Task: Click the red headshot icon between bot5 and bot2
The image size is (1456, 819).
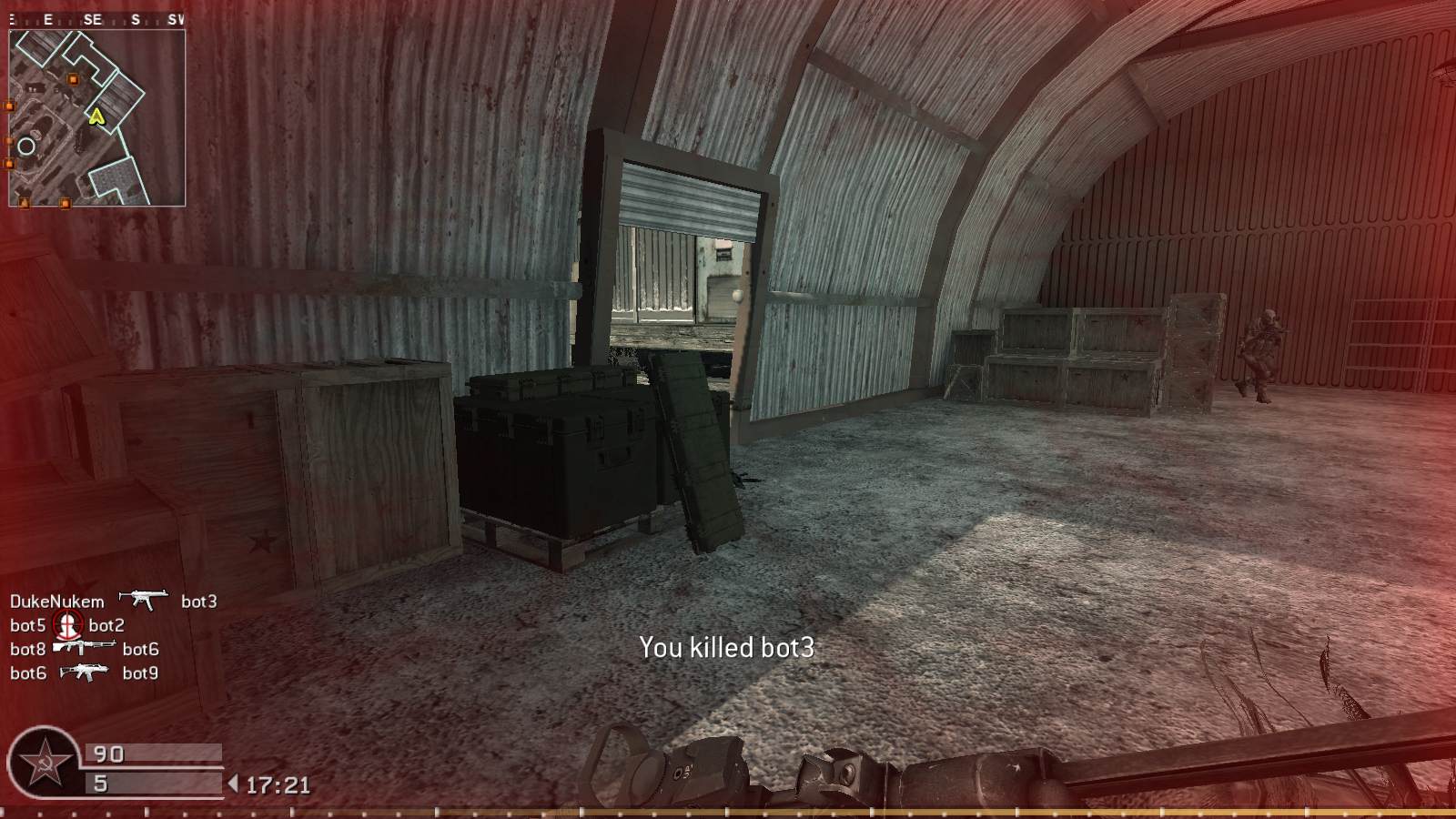Action: pyautogui.click(x=67, y=625)
